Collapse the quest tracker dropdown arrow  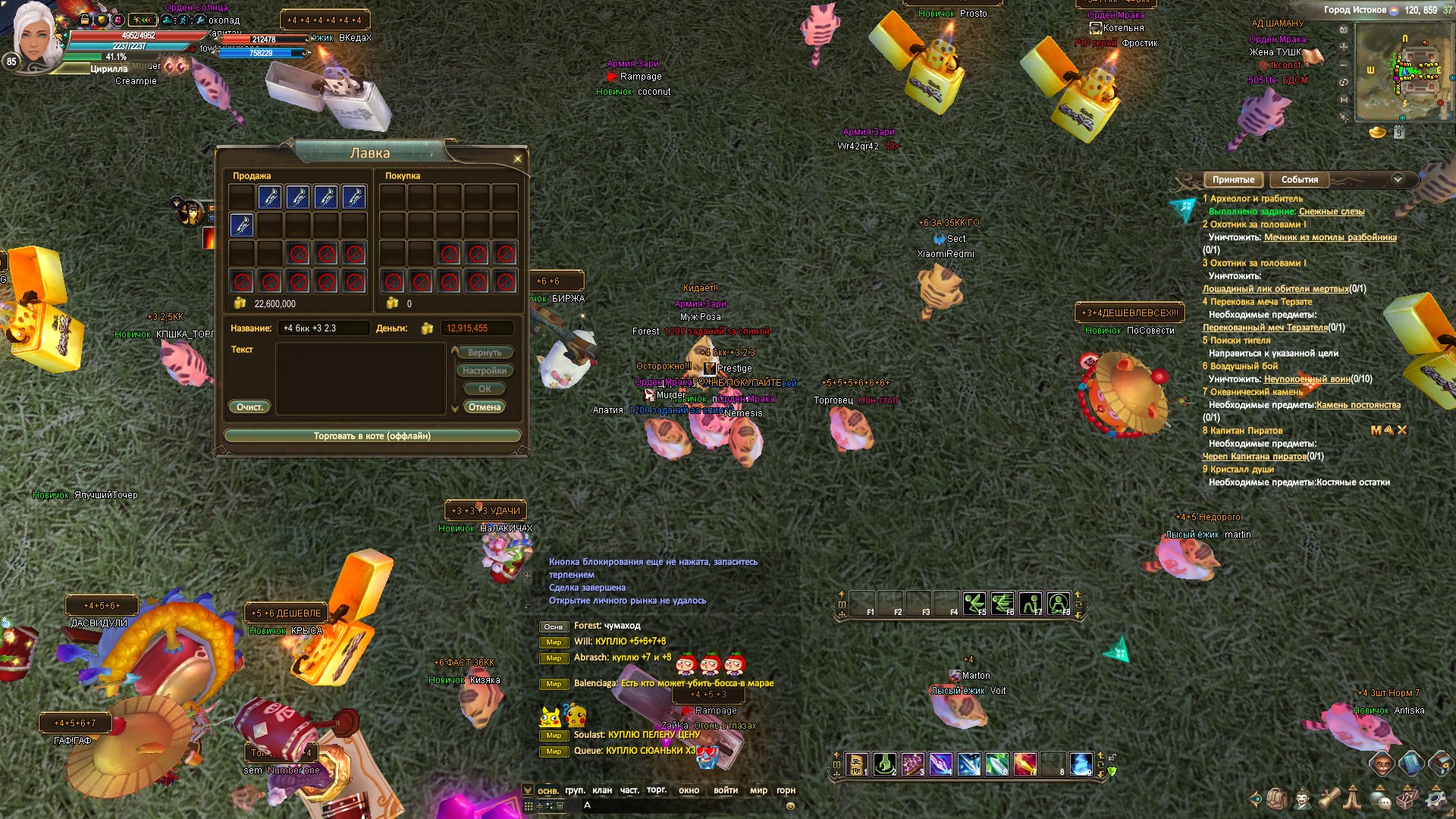[x=1398, y=179]
